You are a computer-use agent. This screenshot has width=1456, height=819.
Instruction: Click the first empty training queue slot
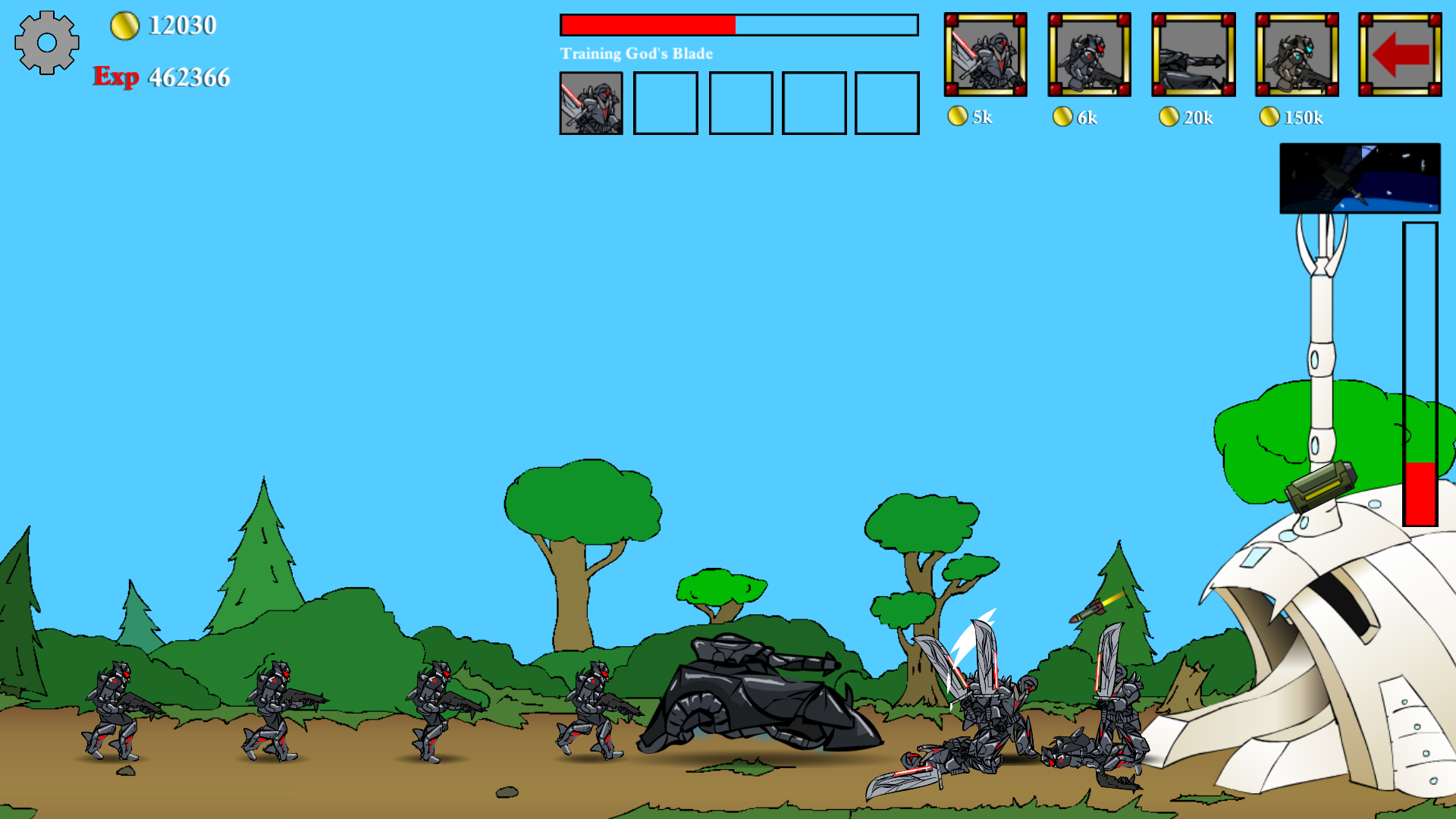coord(666,104)
